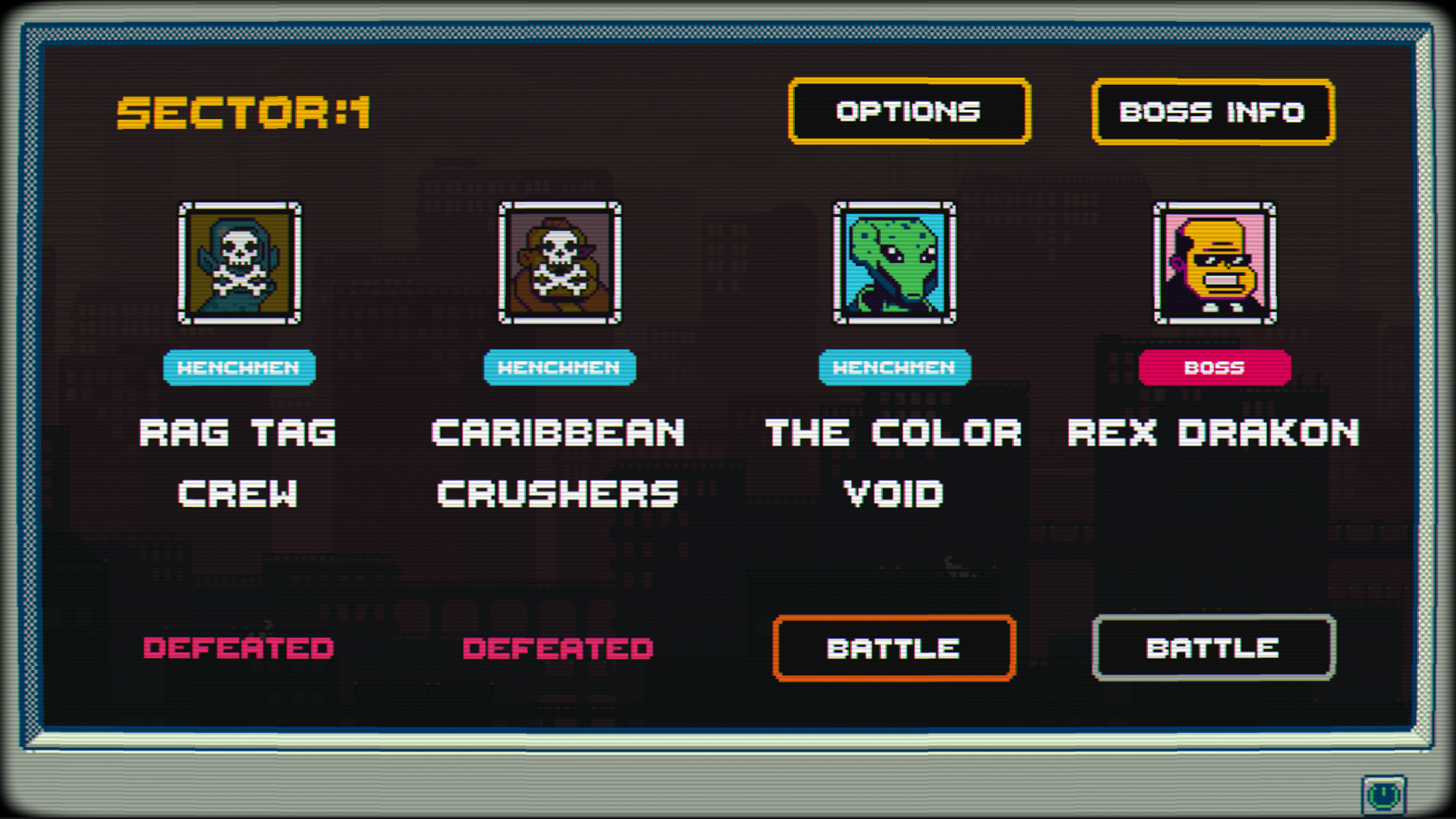Start a BATTLE against Rex Drakon
1456x819 pixels.
pos(1213,648)
